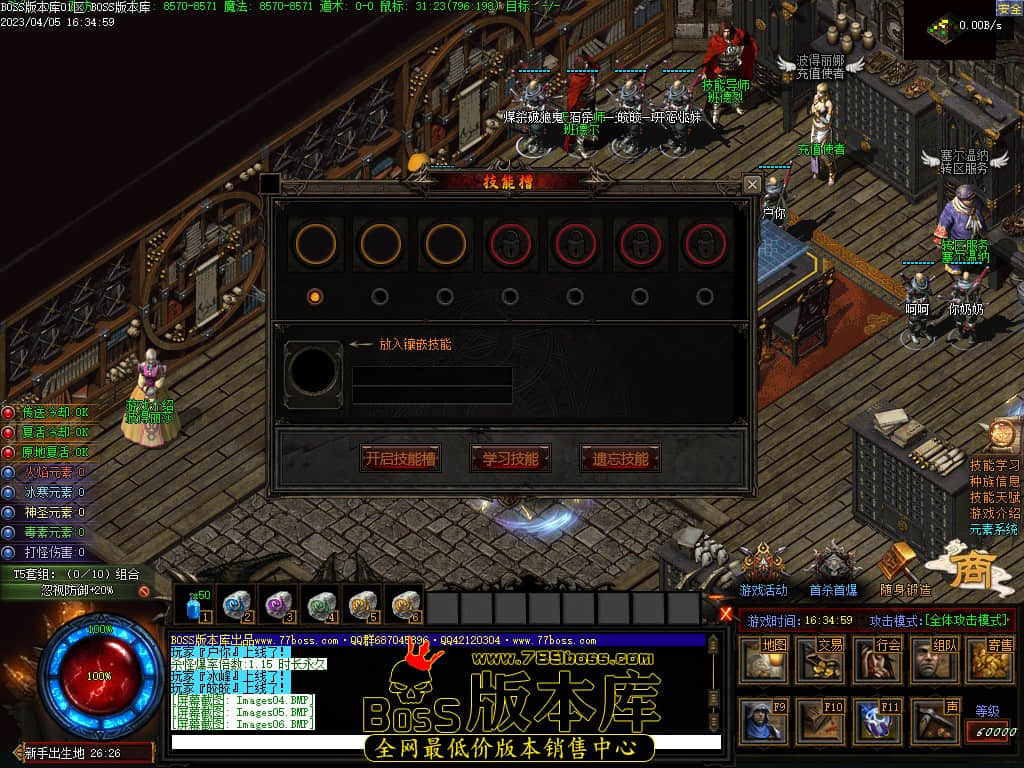The height and width of the screenshot is (768, 1024).
Task: Close the 技能槽 skill slot window
Action: click(752, 184)
